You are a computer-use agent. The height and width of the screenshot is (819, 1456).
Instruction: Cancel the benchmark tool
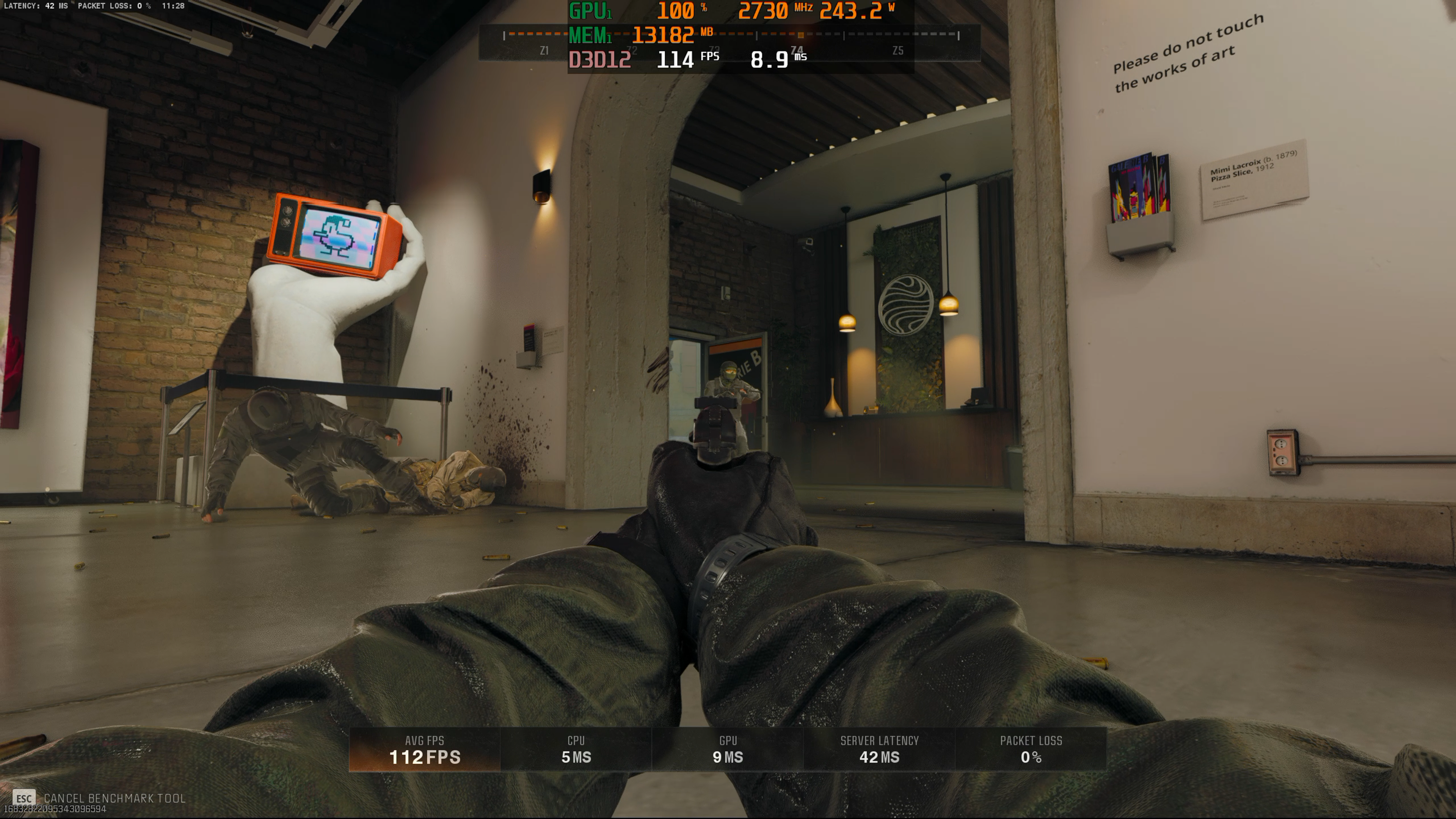click(99, 797)
